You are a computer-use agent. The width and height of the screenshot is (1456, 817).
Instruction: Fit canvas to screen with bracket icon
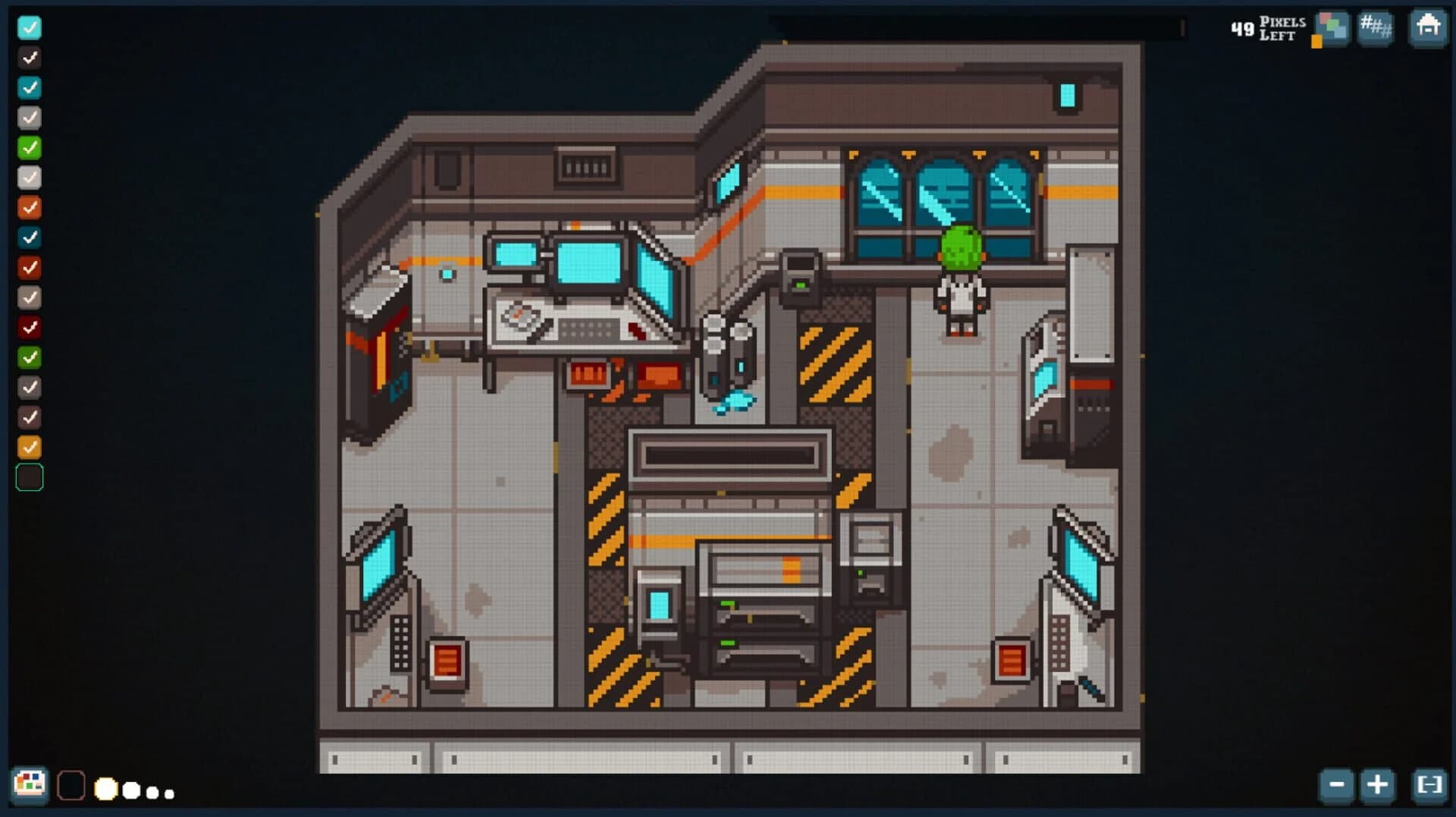point(1429,787)
